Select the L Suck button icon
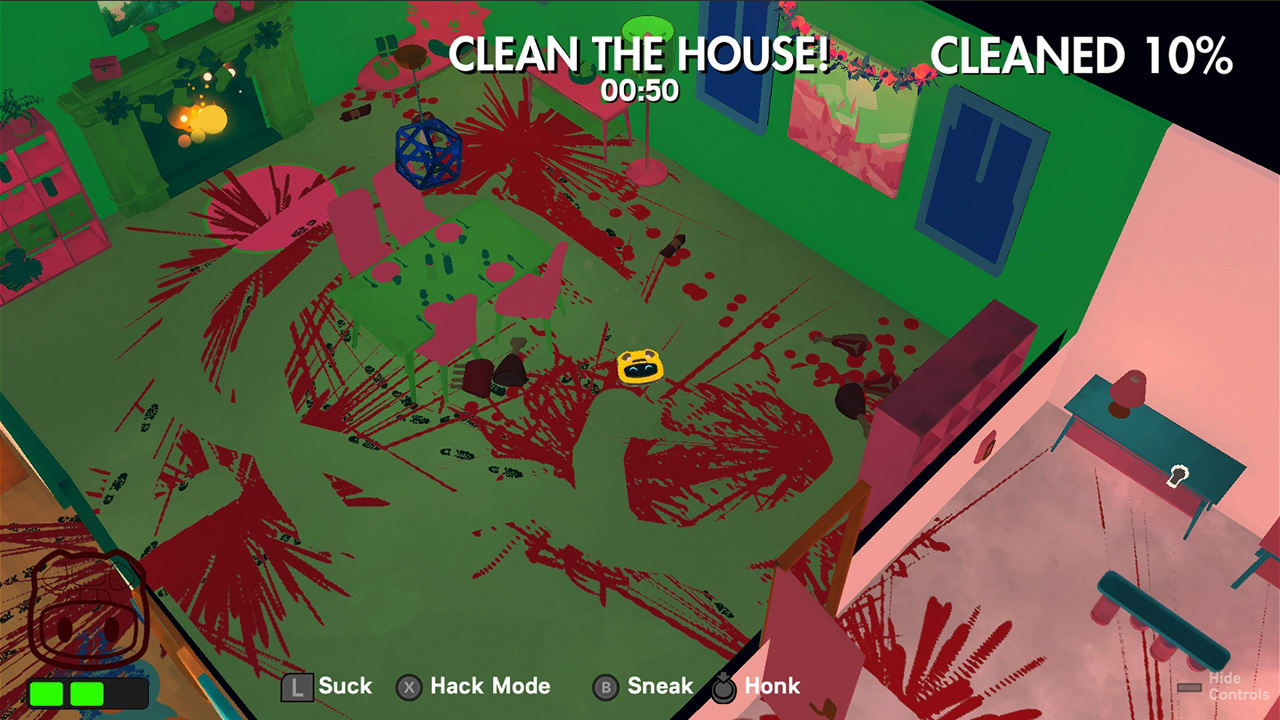This screenshot has height=720, width=1280. (x=296, y=687)
